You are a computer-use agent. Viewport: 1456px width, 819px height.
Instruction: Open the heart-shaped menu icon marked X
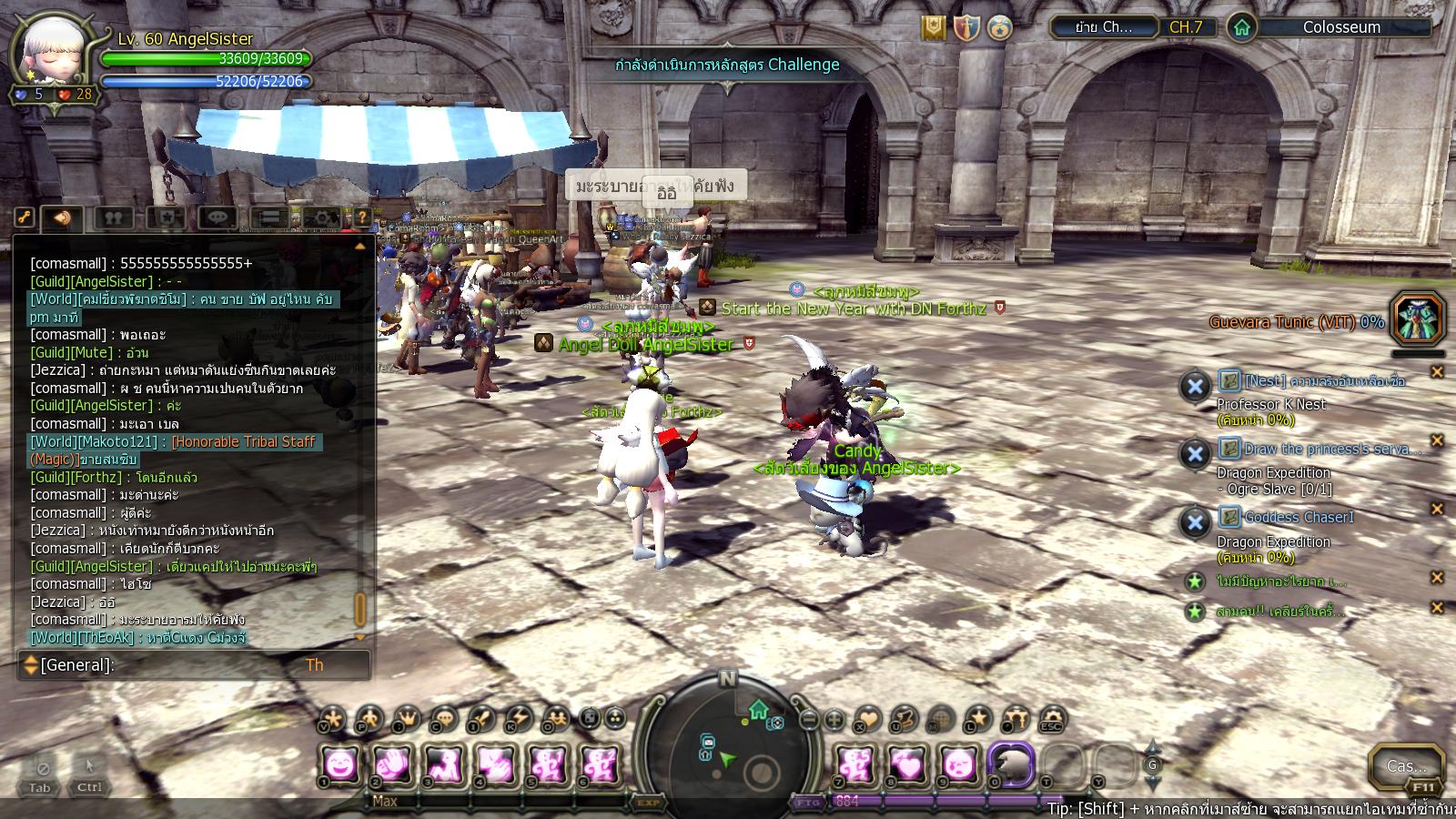point(866,720)
